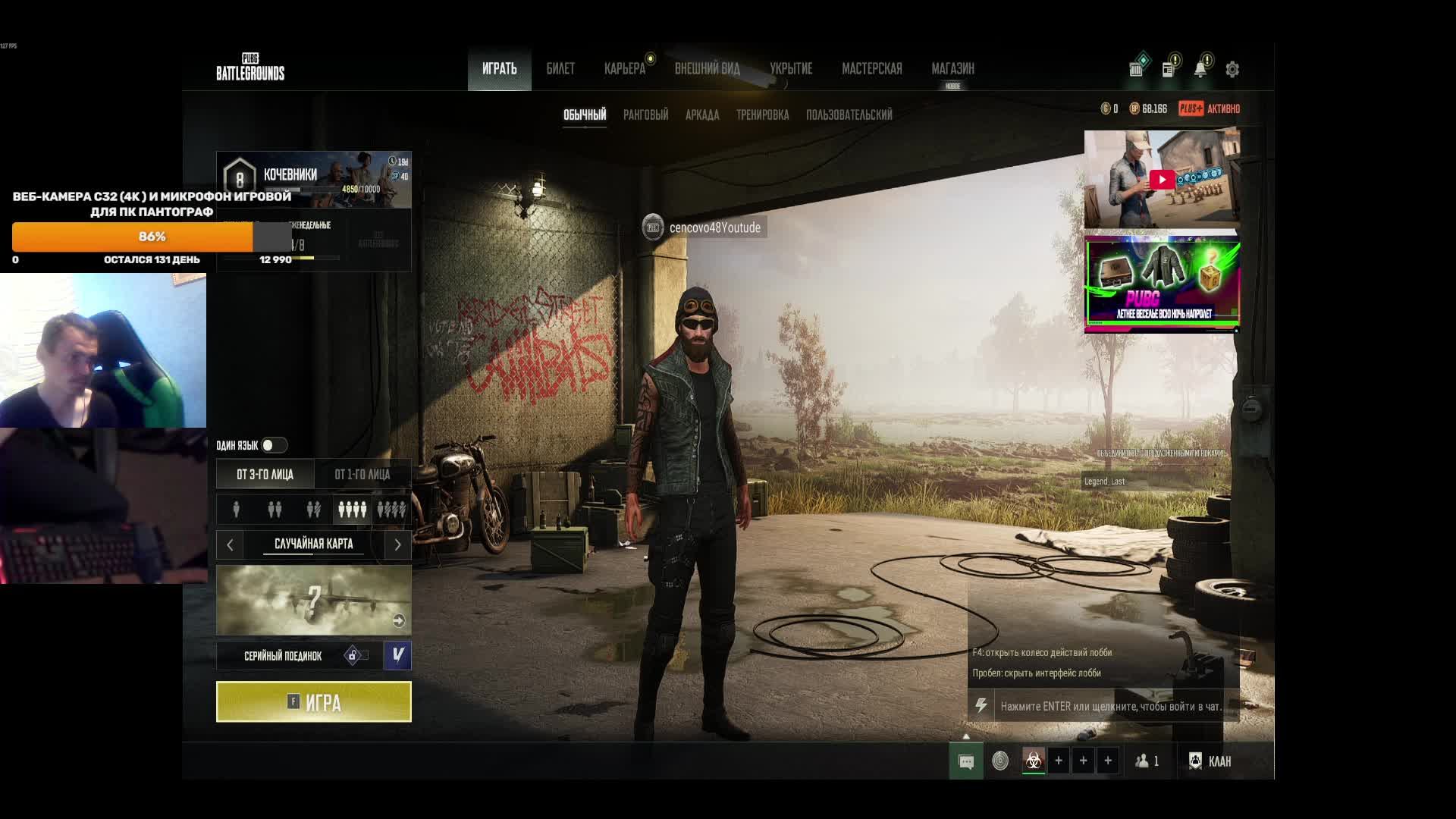Open ПОЛЬЗОВАТЕЛЬСКИЙ custom matches
The width and height of the screenshot is (1456, 819).
pyautogui.click(x=849, y=115)
